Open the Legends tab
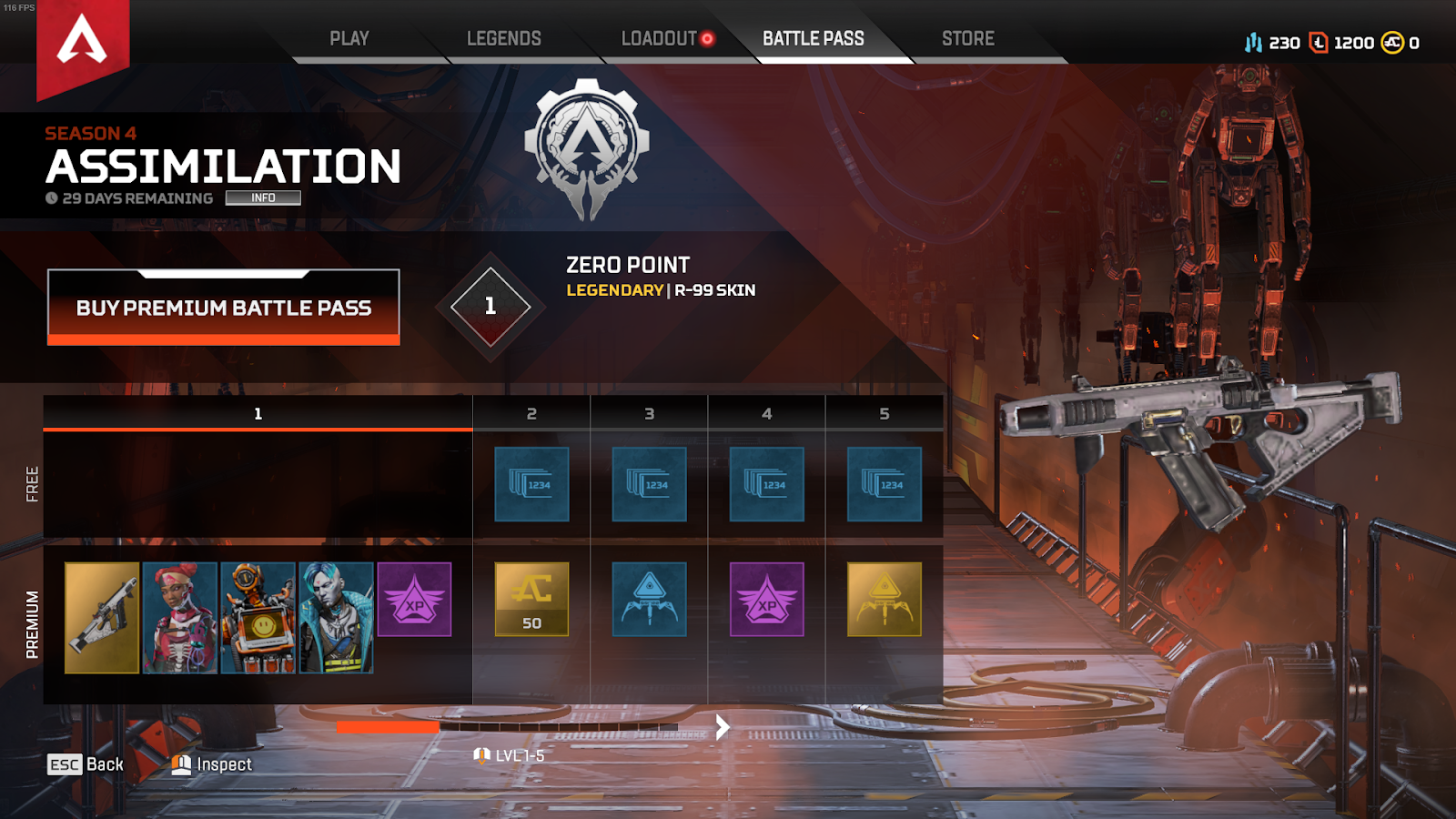This screenshot has width=1456, height=819. (503, 39)
